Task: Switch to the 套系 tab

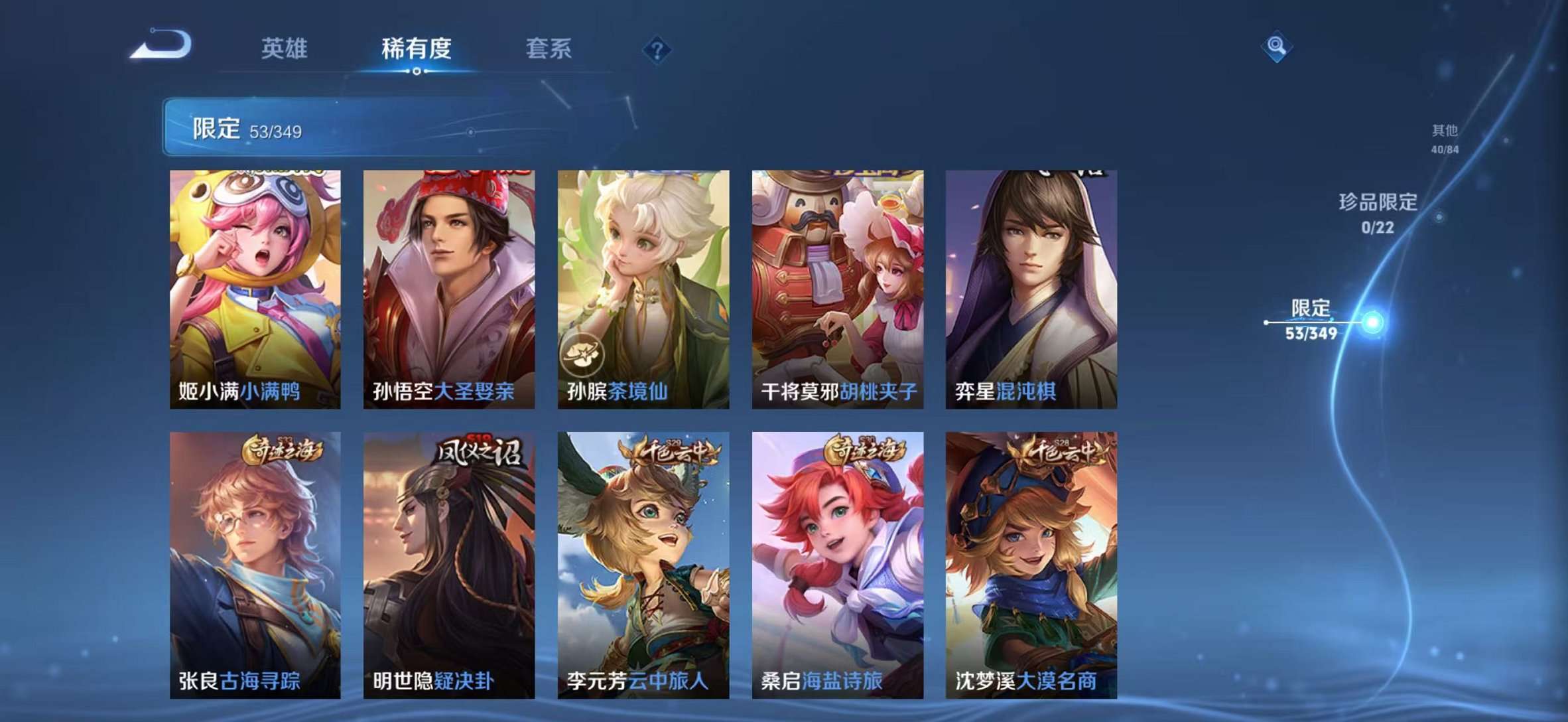Action: click(549, 48)
